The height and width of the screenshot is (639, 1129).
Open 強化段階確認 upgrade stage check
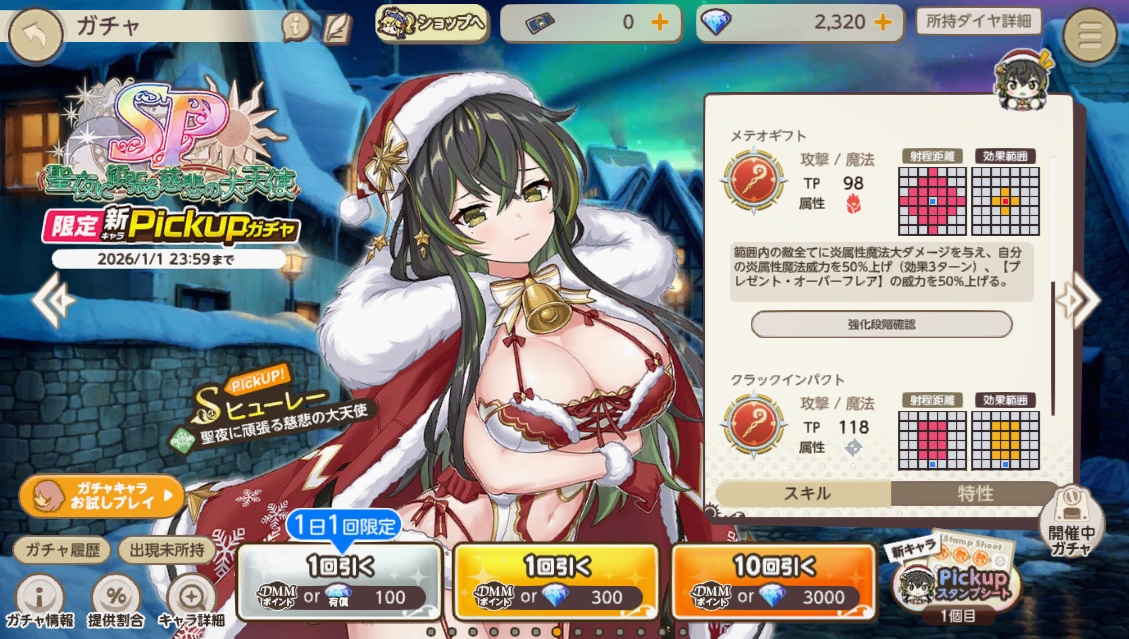881,324
